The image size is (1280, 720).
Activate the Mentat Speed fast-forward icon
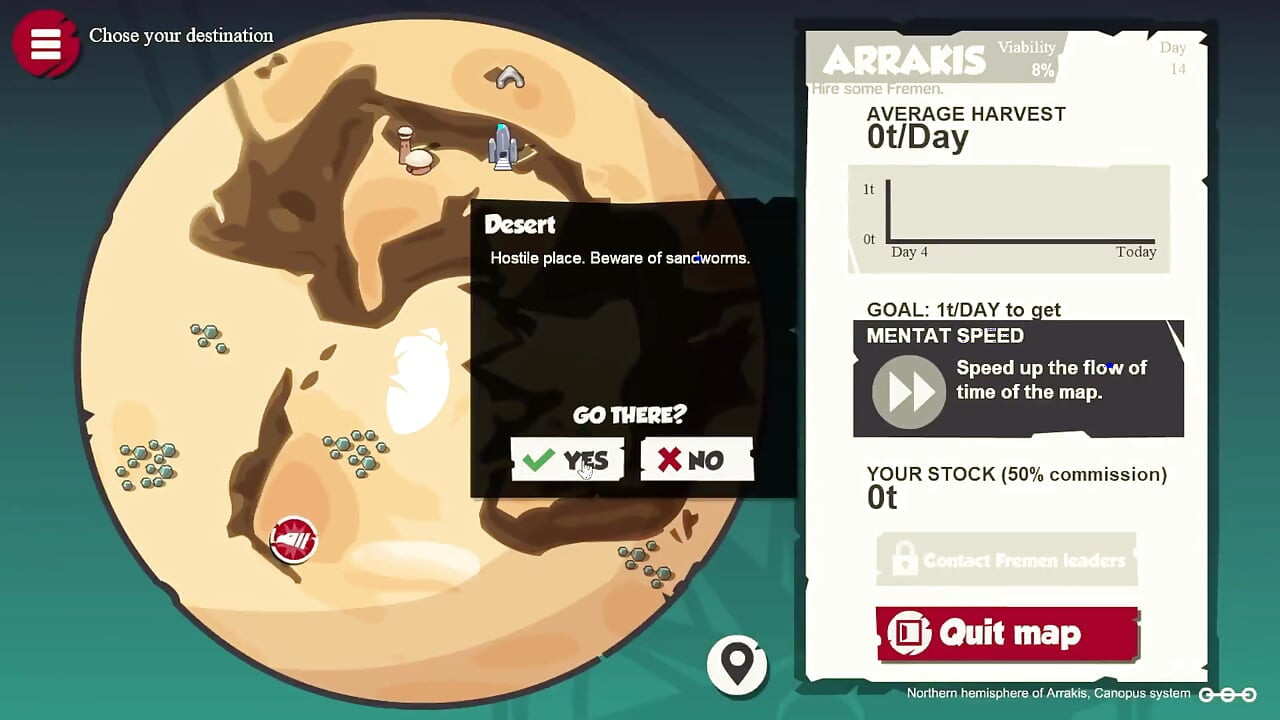pyautogui.click(x=907, y=392)
